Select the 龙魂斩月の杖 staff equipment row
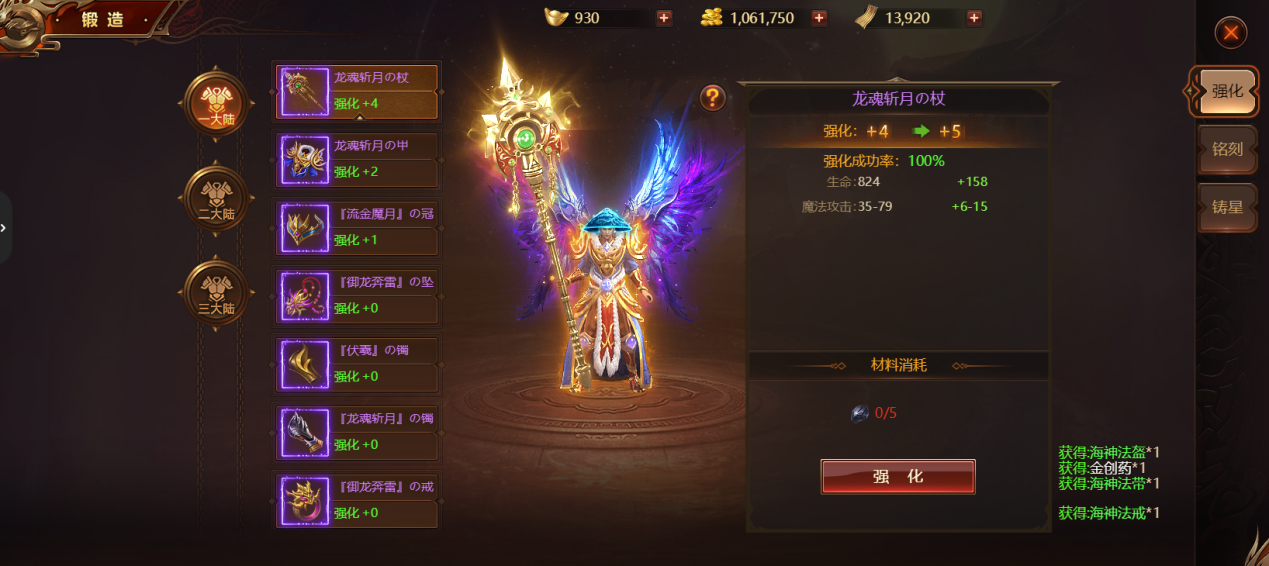This screenshot has width=1269, height=566. tap(357, 91)
